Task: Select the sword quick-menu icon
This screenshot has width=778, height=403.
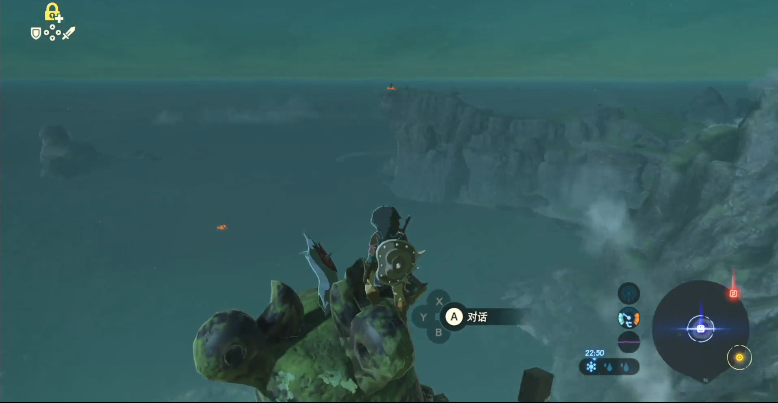Action: (x=69, y=33)
